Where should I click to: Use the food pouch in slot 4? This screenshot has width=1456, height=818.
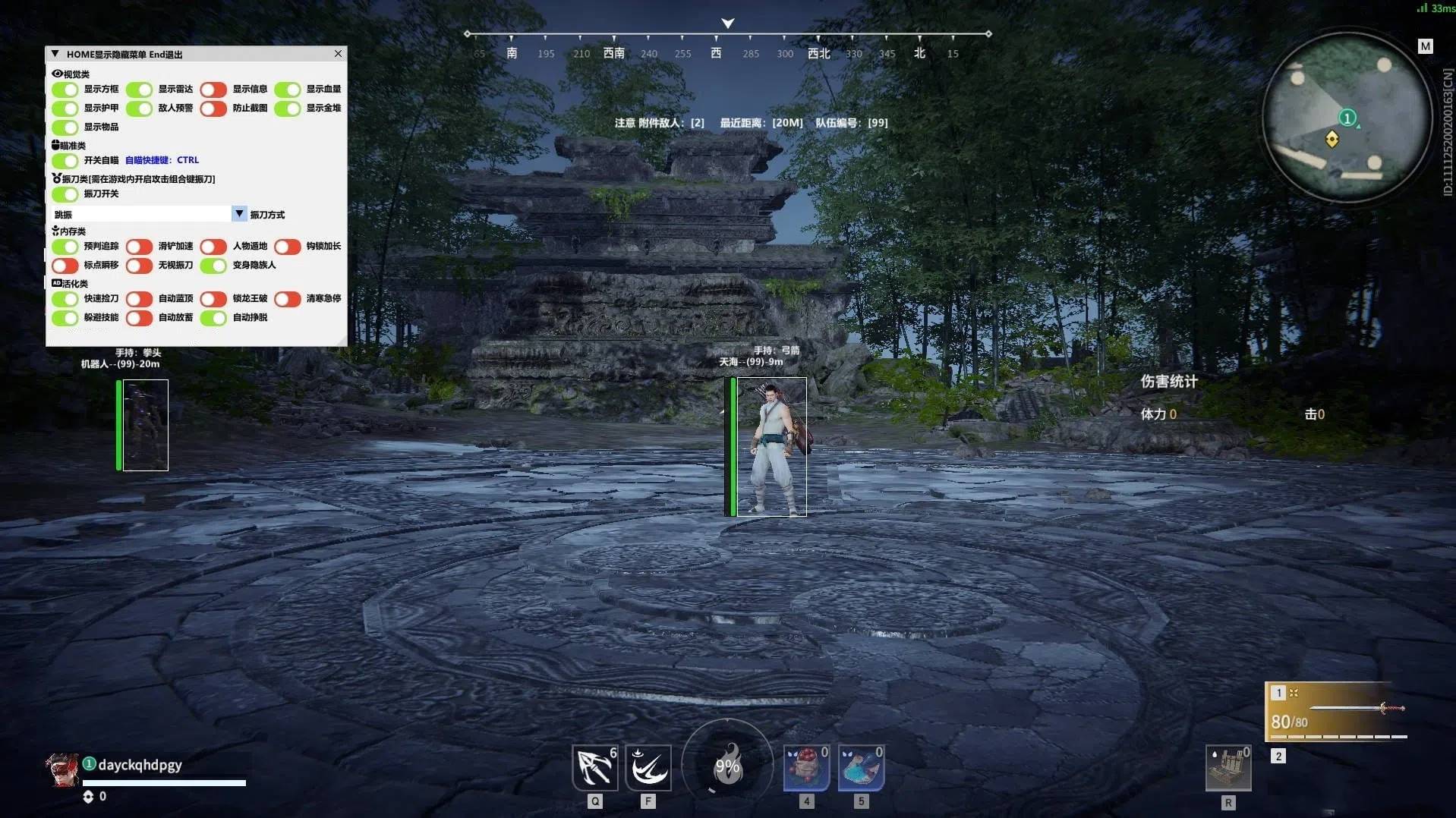(x=806, y=768)
